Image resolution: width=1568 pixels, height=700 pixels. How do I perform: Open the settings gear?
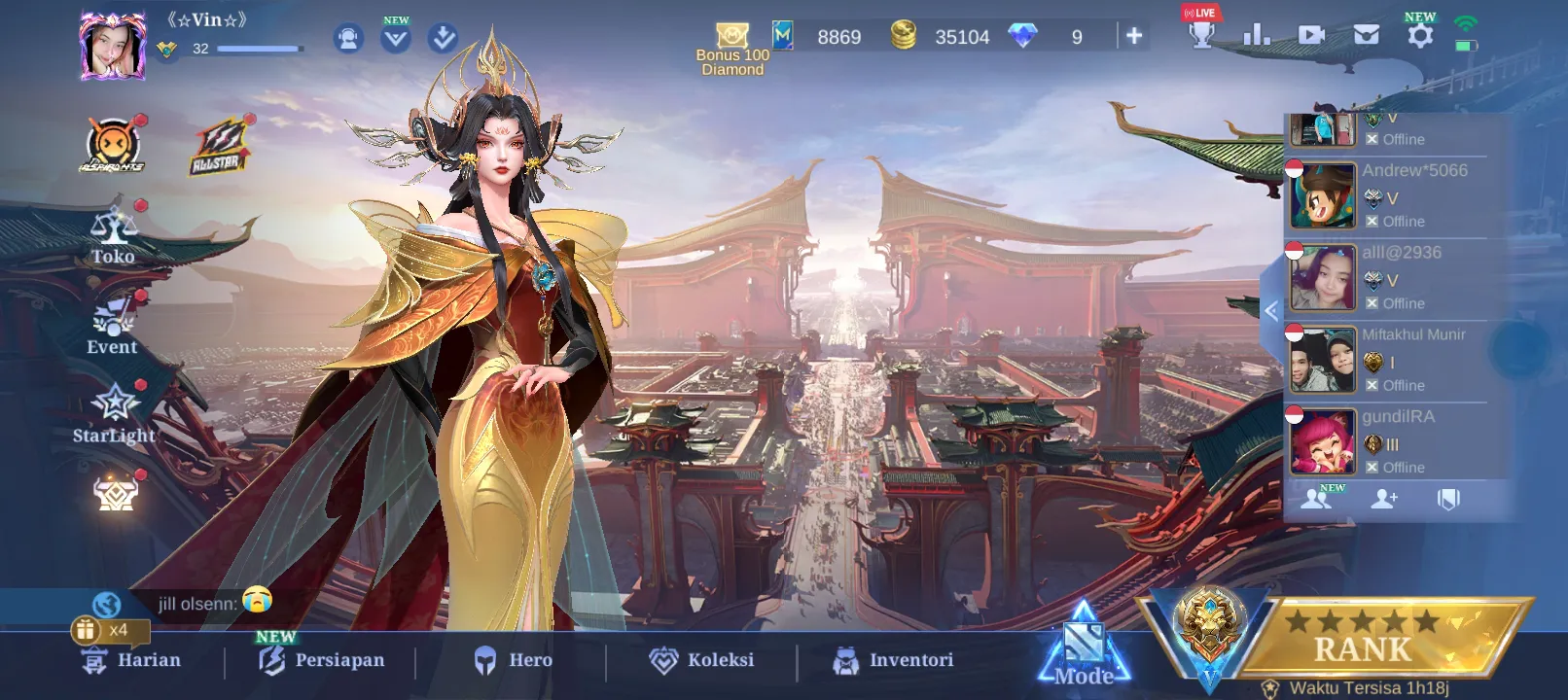[1420, 36]
